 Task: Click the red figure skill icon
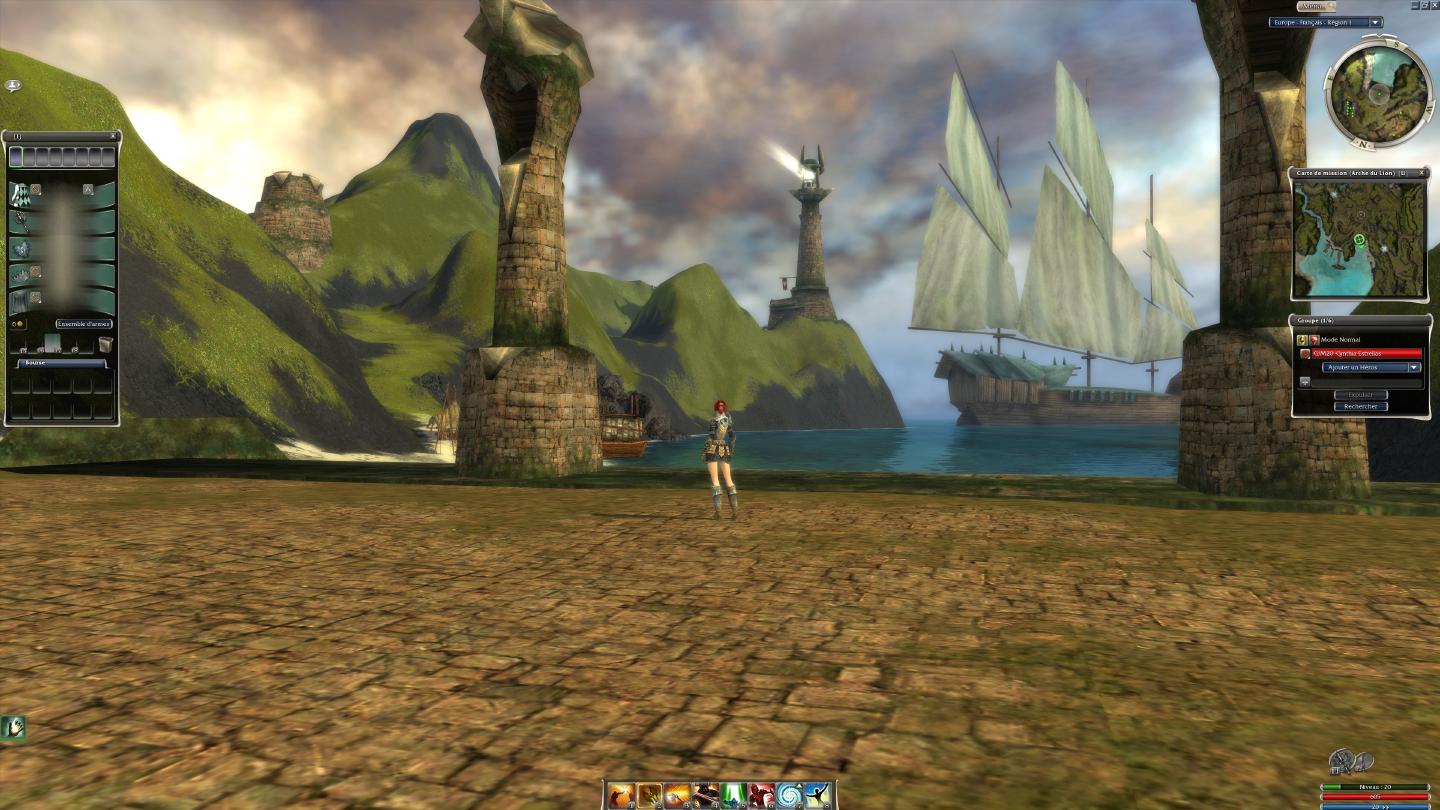[x=762, y=795]
